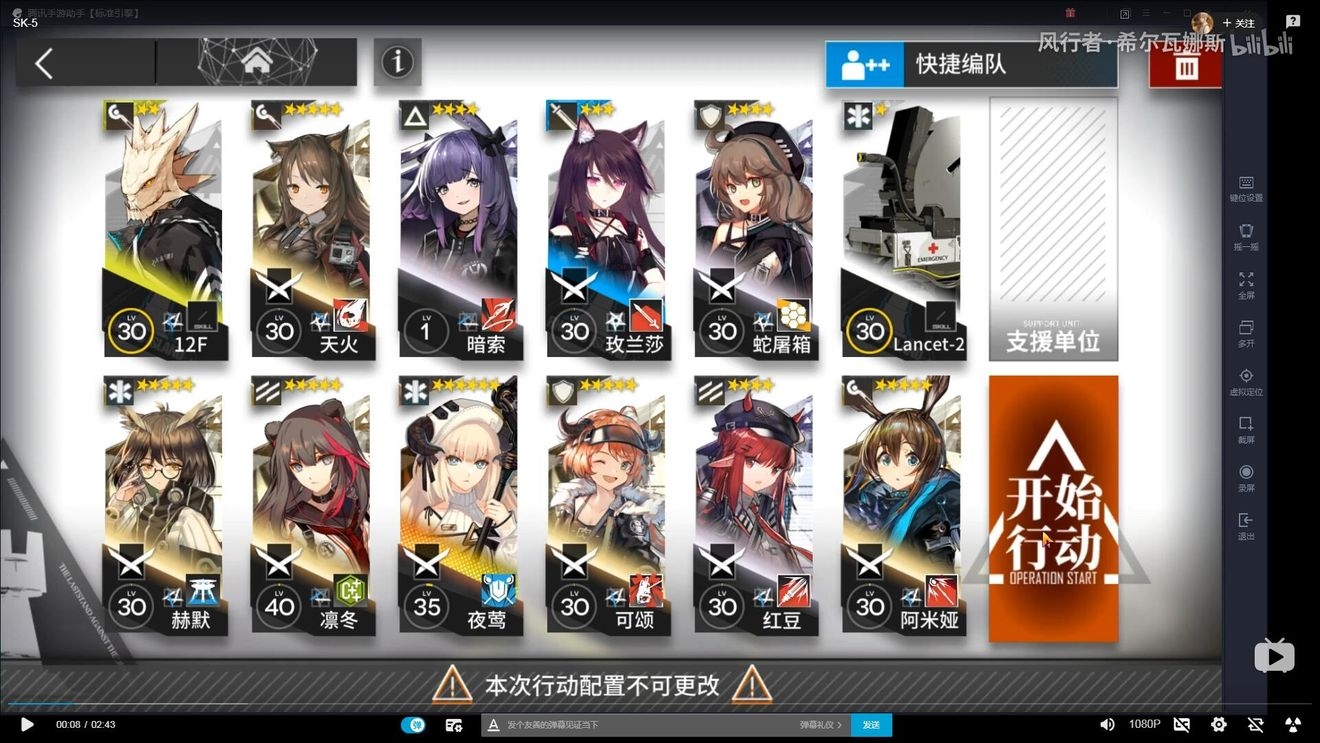The width and height of the screenshot is (1320, 743).
Task: Choose the operator card 天火
Action: (311, 230)
